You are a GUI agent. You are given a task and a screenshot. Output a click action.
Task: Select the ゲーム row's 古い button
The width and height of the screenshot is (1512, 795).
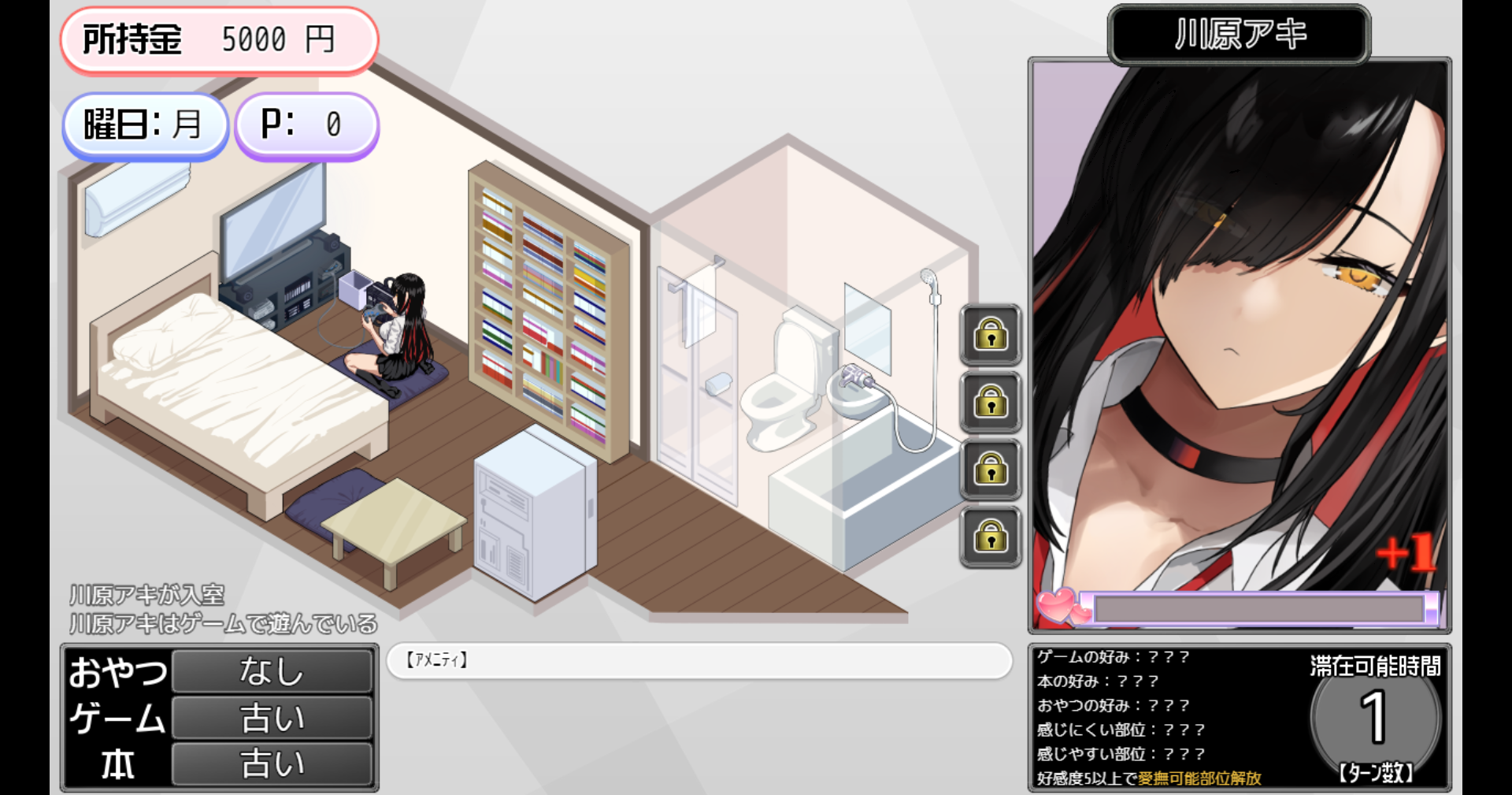coord(272,718)
